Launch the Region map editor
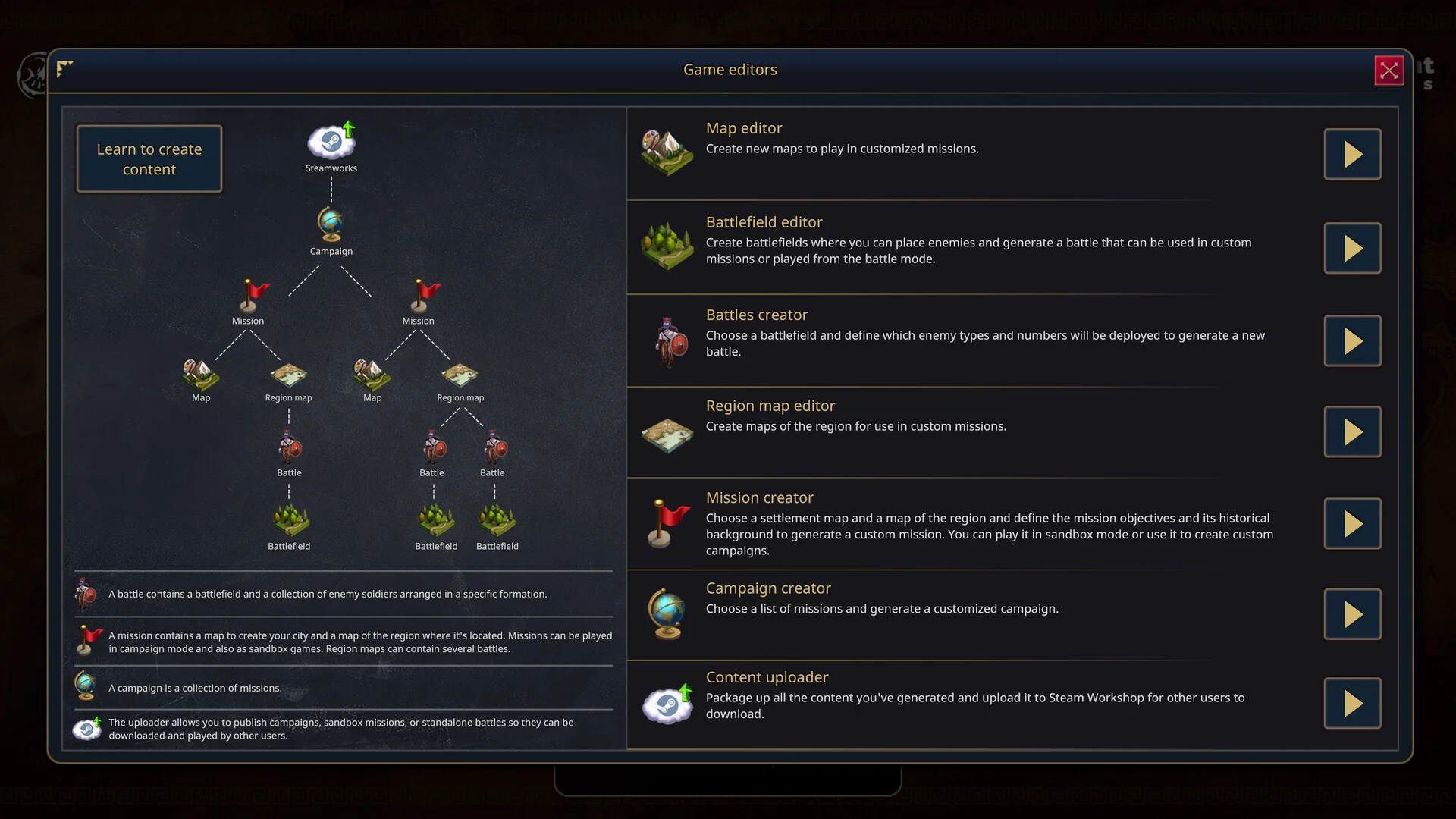This screenshot has width=1456, height=819. click(x=1352, y=432)
